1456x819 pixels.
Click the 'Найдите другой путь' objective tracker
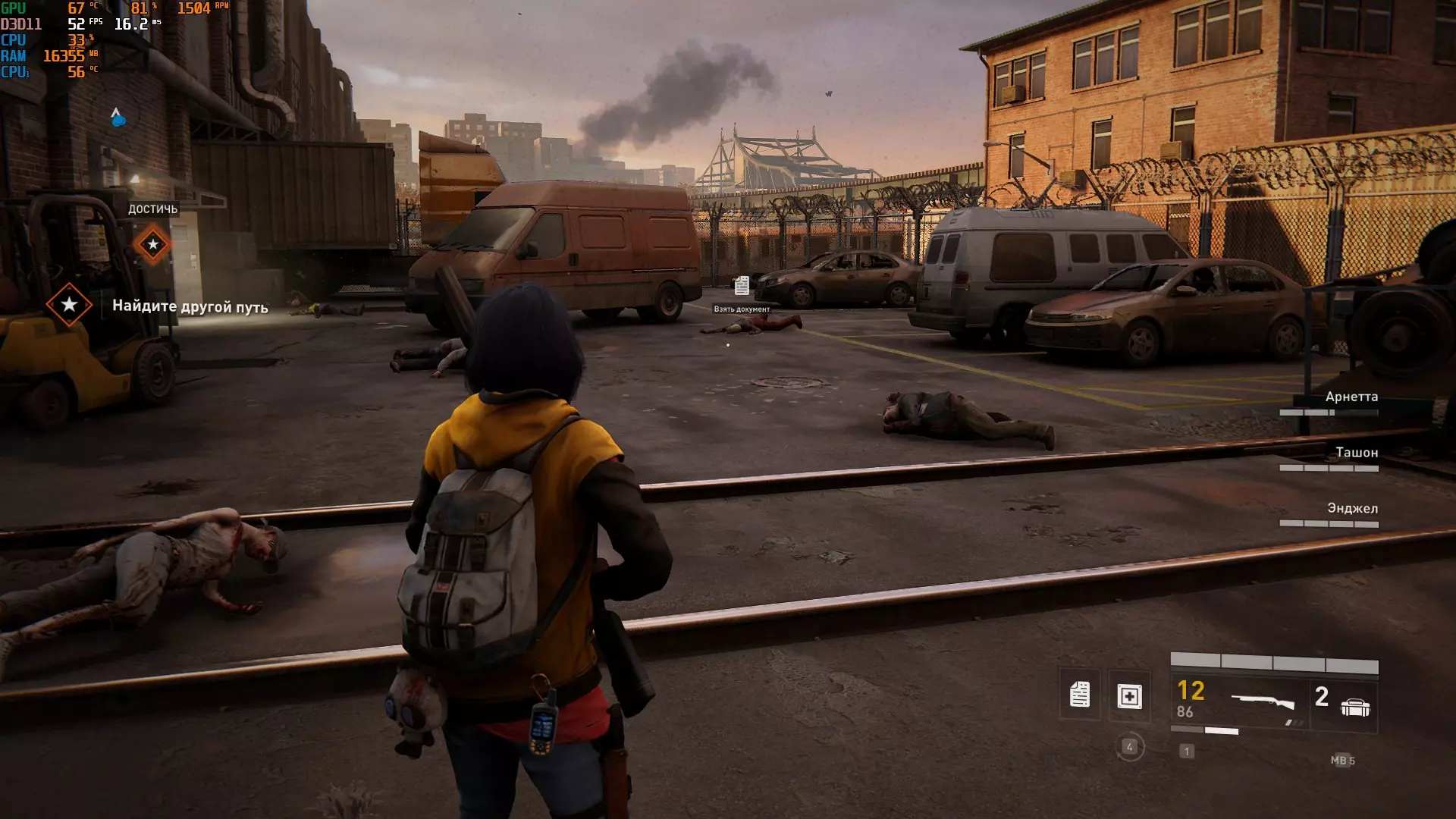190,306
